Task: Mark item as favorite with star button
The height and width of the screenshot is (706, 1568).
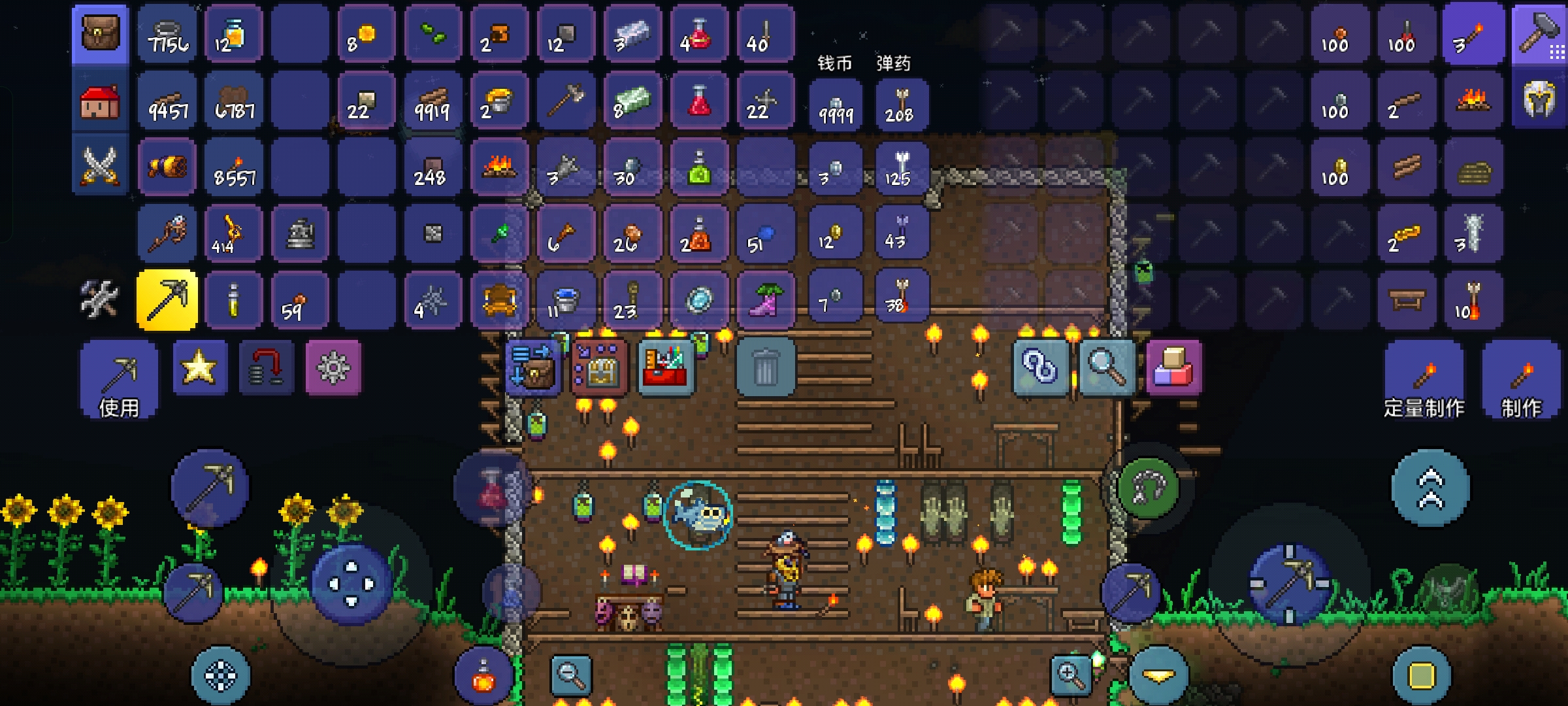Action: tap(200, 367)
